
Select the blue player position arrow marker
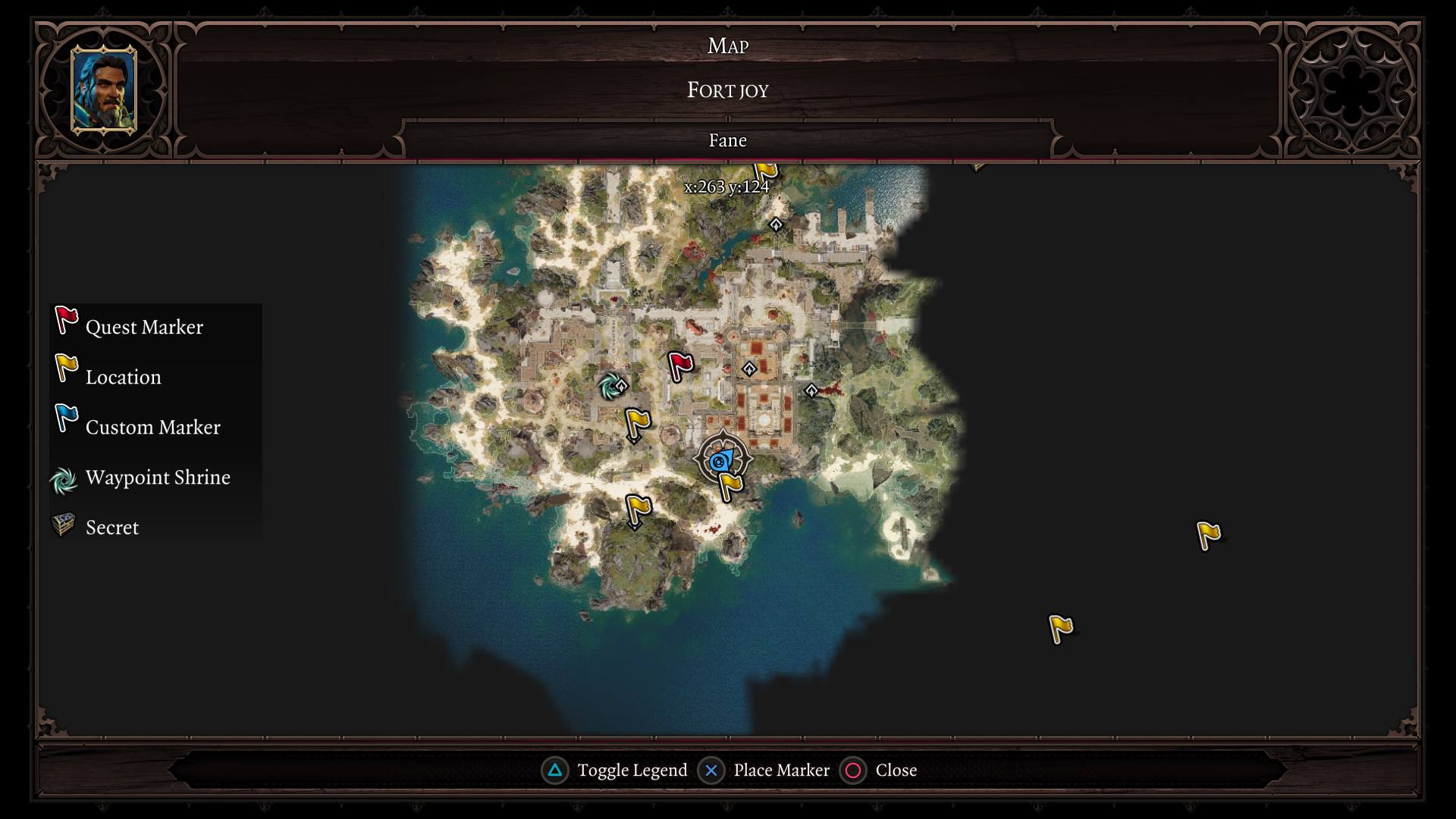click(720, 460)
